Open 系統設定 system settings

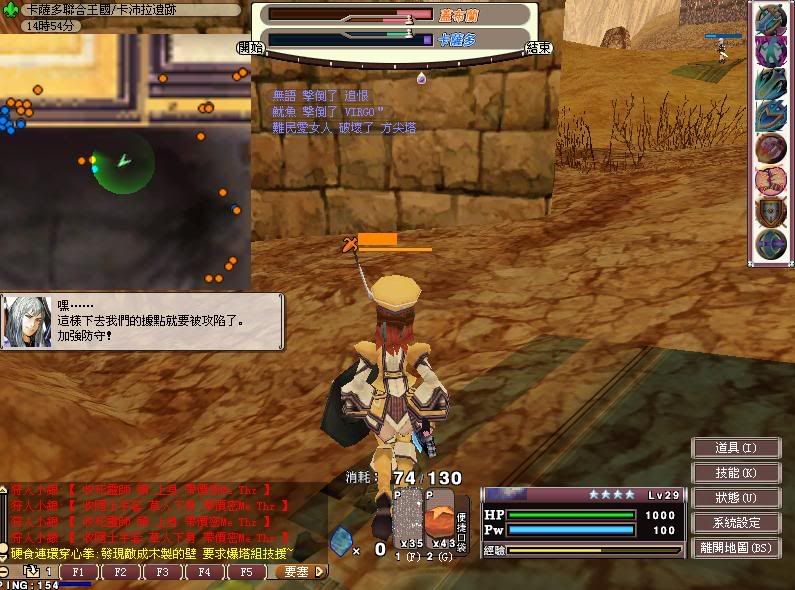click(x=735, y=522)
